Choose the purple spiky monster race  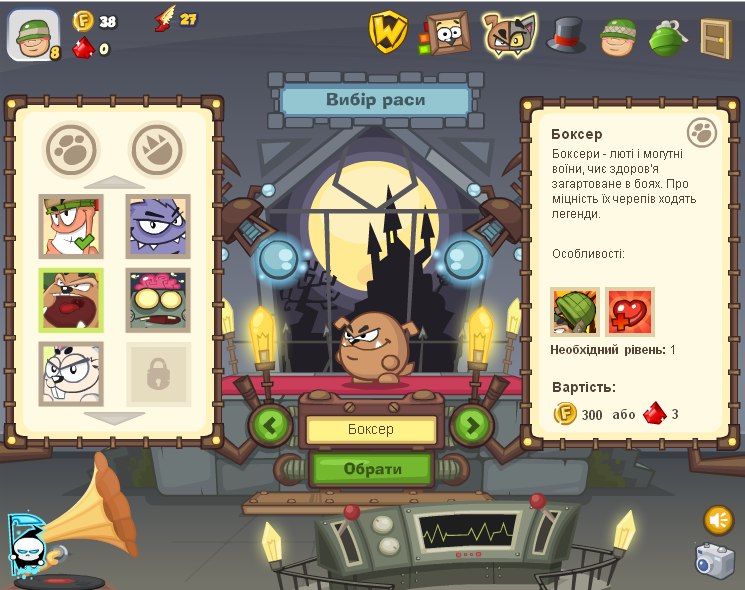(158, 225)
